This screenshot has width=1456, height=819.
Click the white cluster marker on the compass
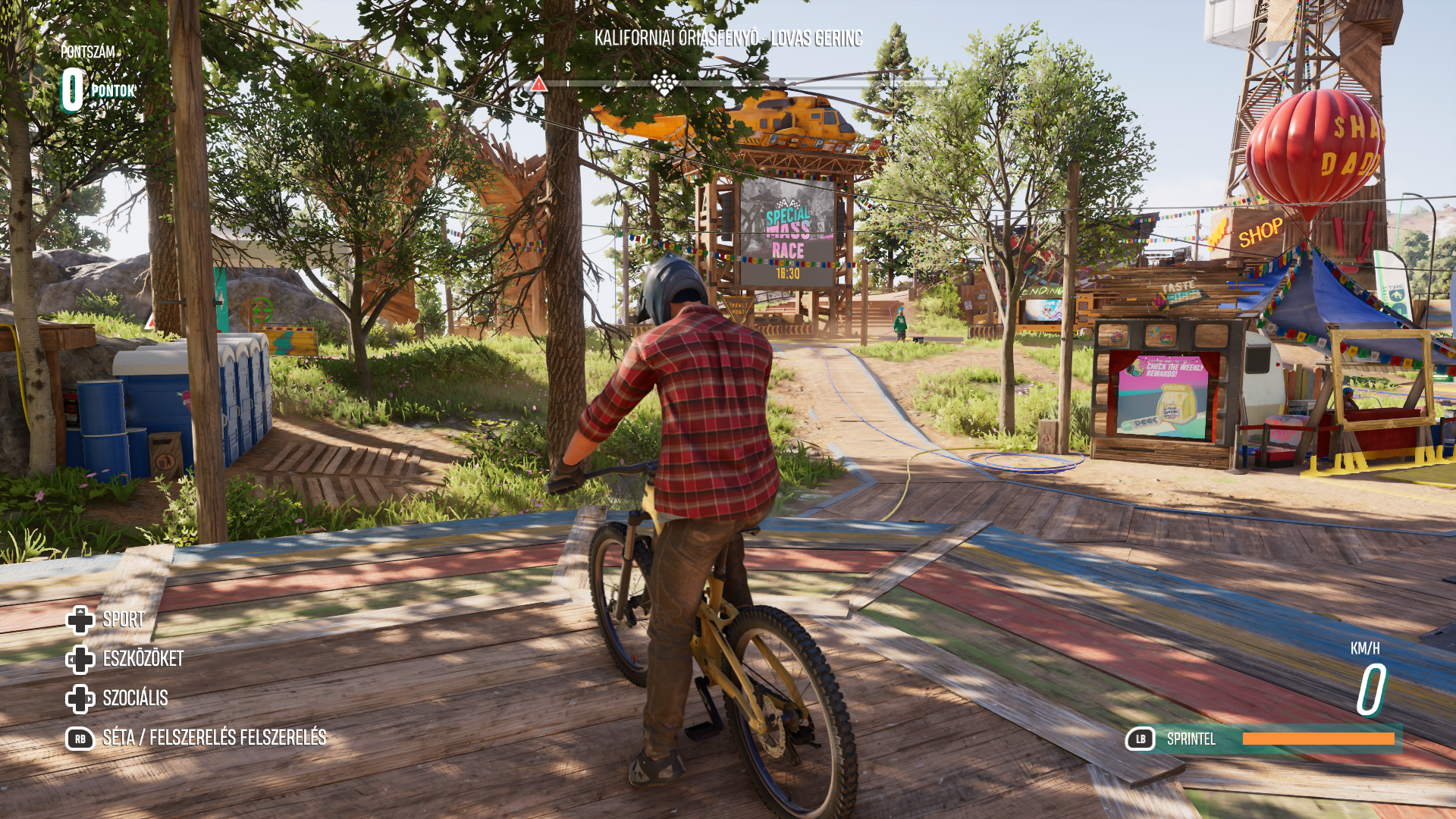tap(664, 83)
